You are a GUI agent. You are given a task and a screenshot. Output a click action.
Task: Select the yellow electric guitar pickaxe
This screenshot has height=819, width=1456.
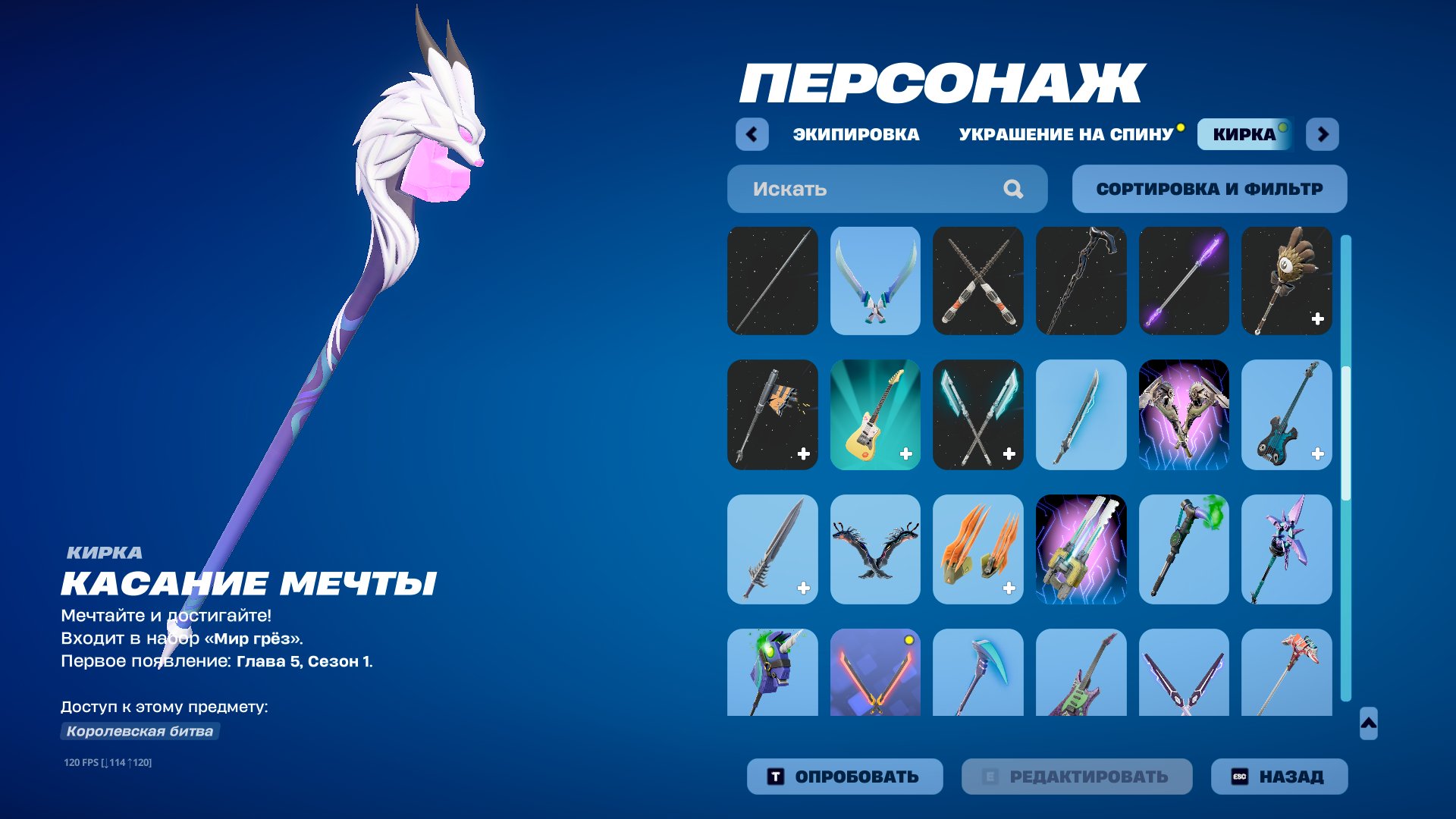(875, 415)
